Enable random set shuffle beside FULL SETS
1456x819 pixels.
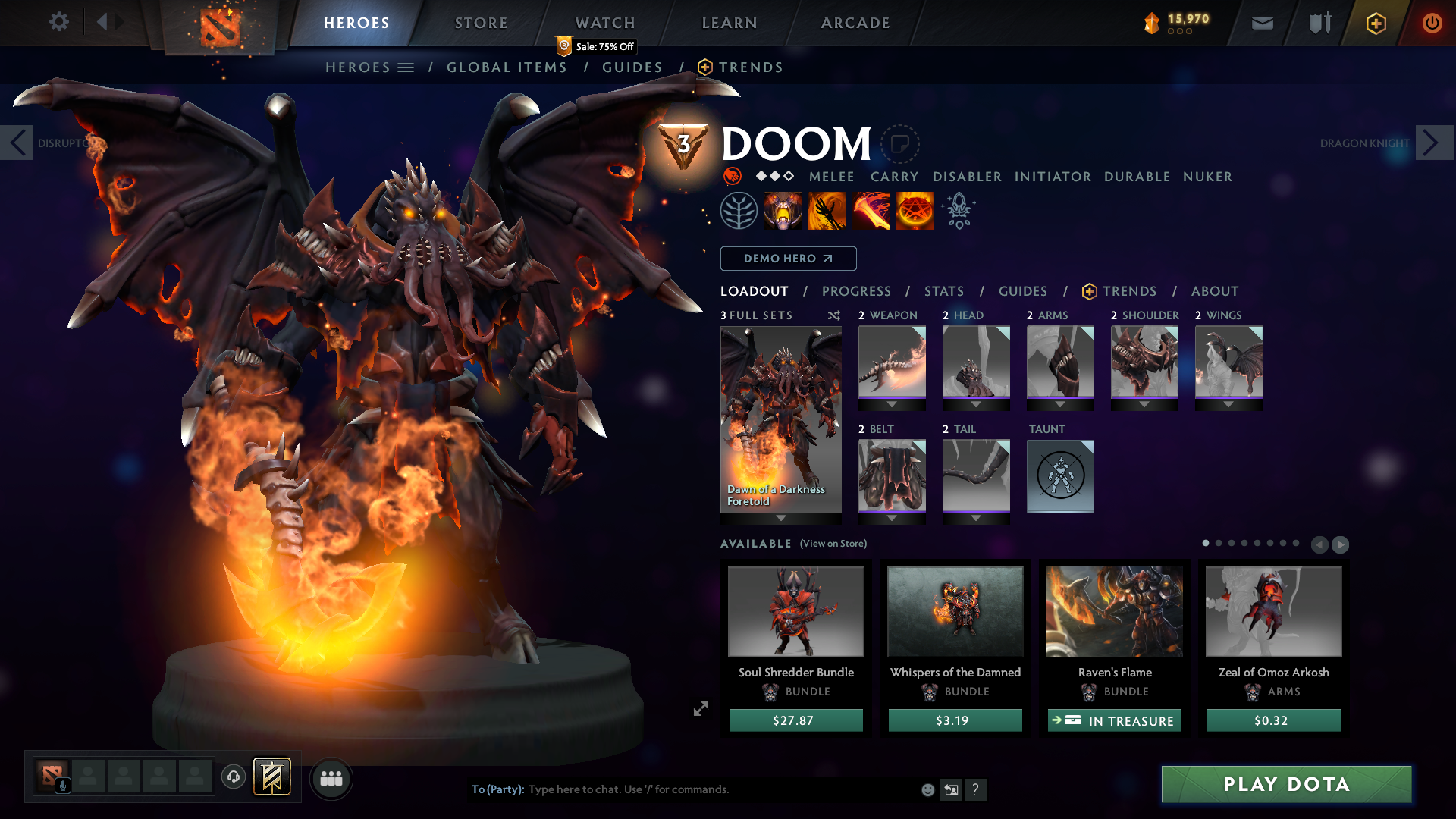pyautogui.click(x=833, y=315)
